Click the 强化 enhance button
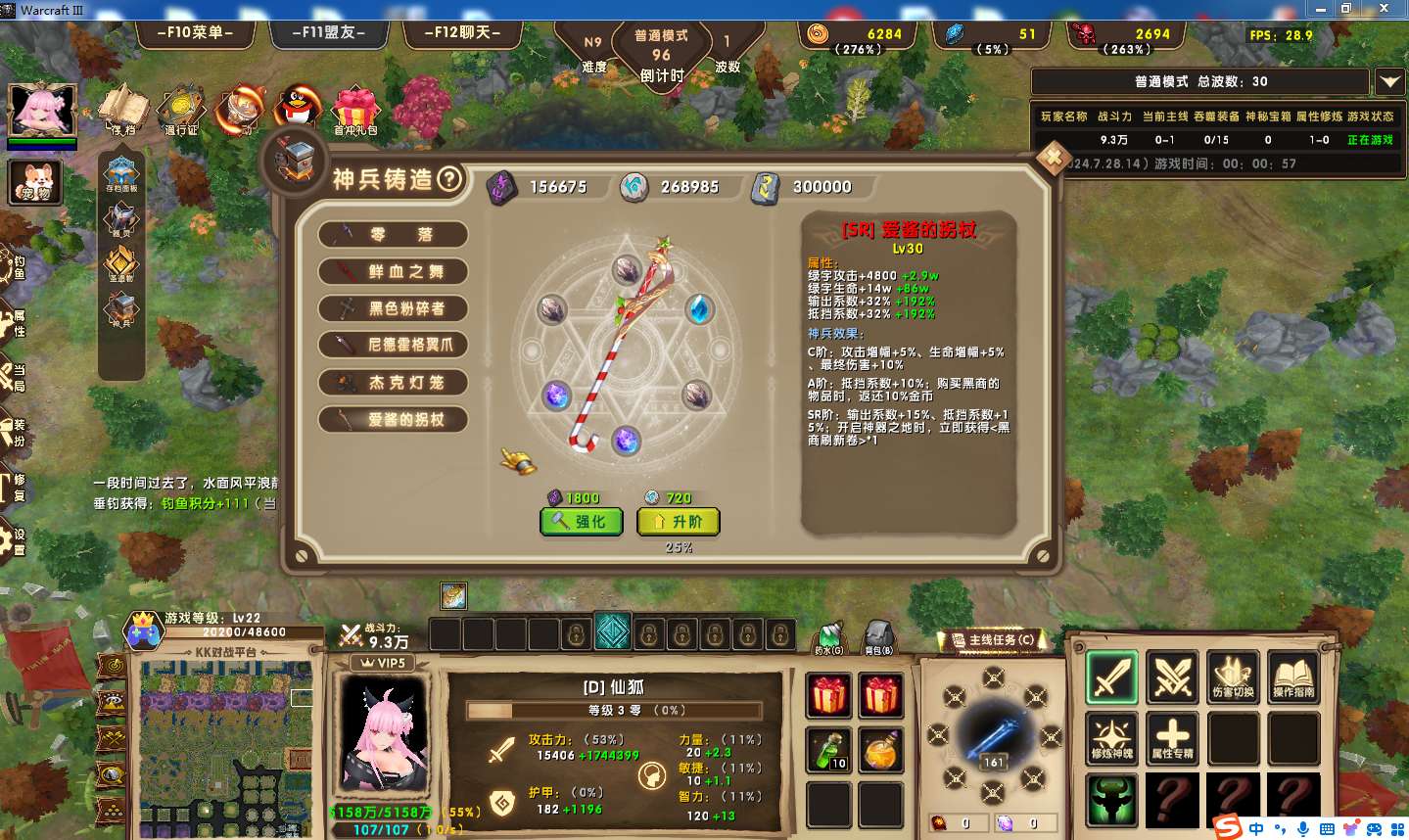This screenshot has width=1409, height=840. 582,522
